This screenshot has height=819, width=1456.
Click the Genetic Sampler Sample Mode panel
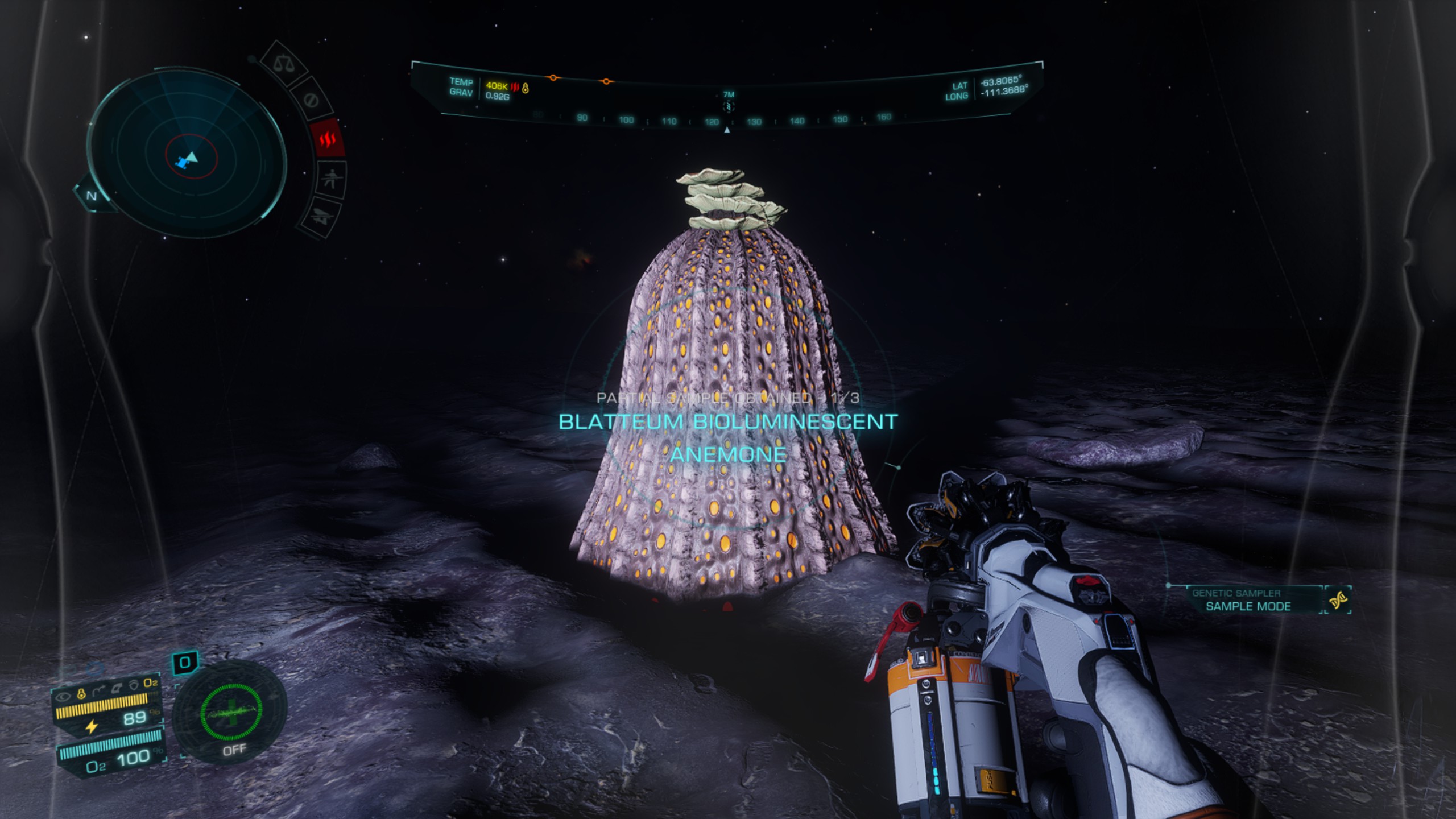(1248, 600)
